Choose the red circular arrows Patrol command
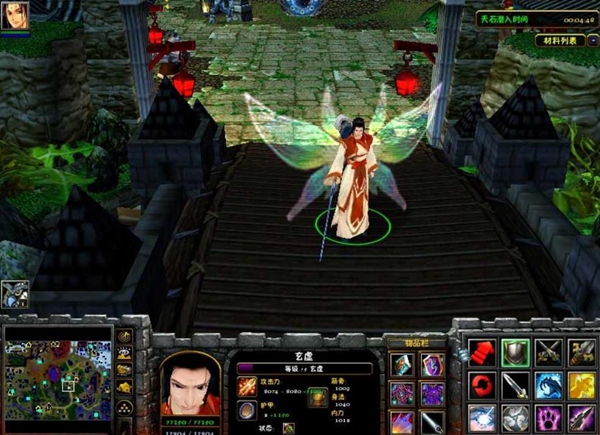This screenshot has height=435, width=600. [483, 385]
